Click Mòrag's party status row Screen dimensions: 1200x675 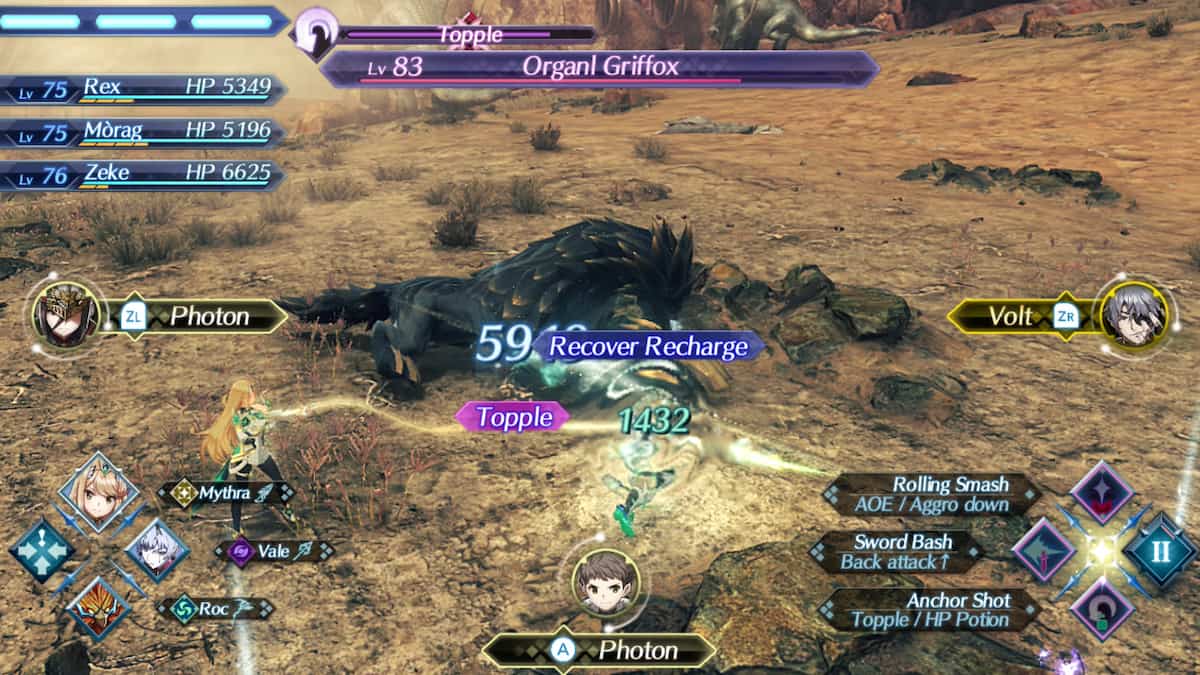click(x=143, y=131)
